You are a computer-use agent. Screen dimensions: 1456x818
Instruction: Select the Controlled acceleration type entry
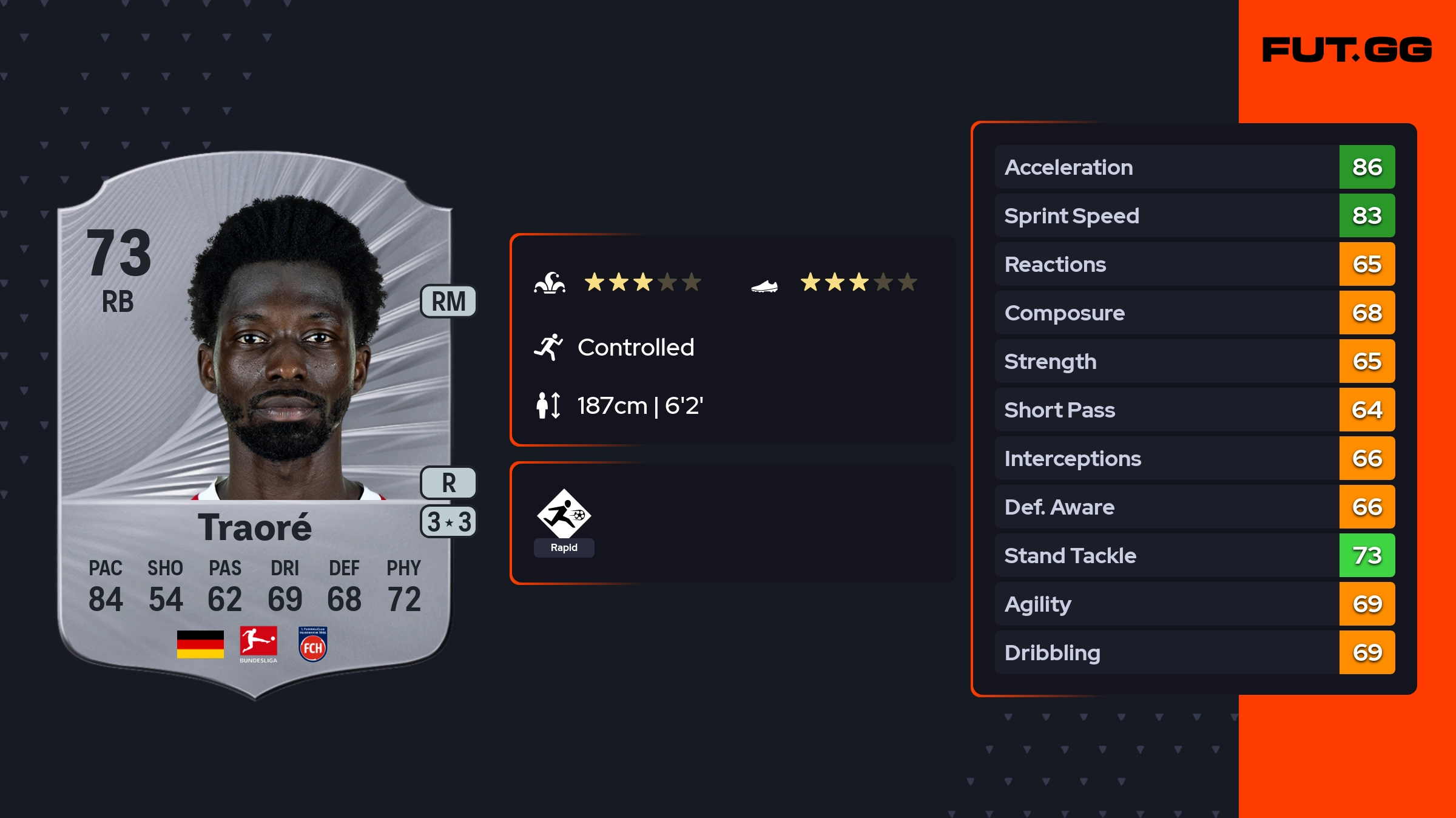(x=635, y=347)
